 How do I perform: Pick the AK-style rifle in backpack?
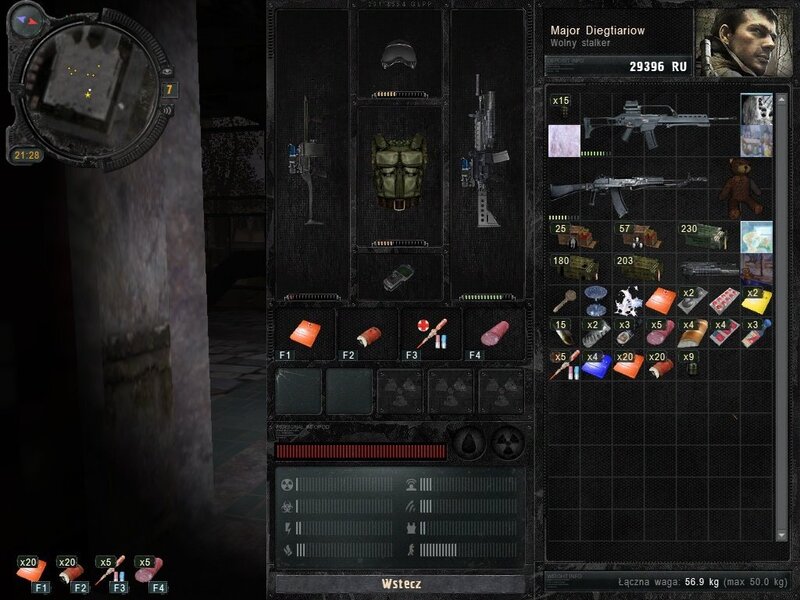627,189
